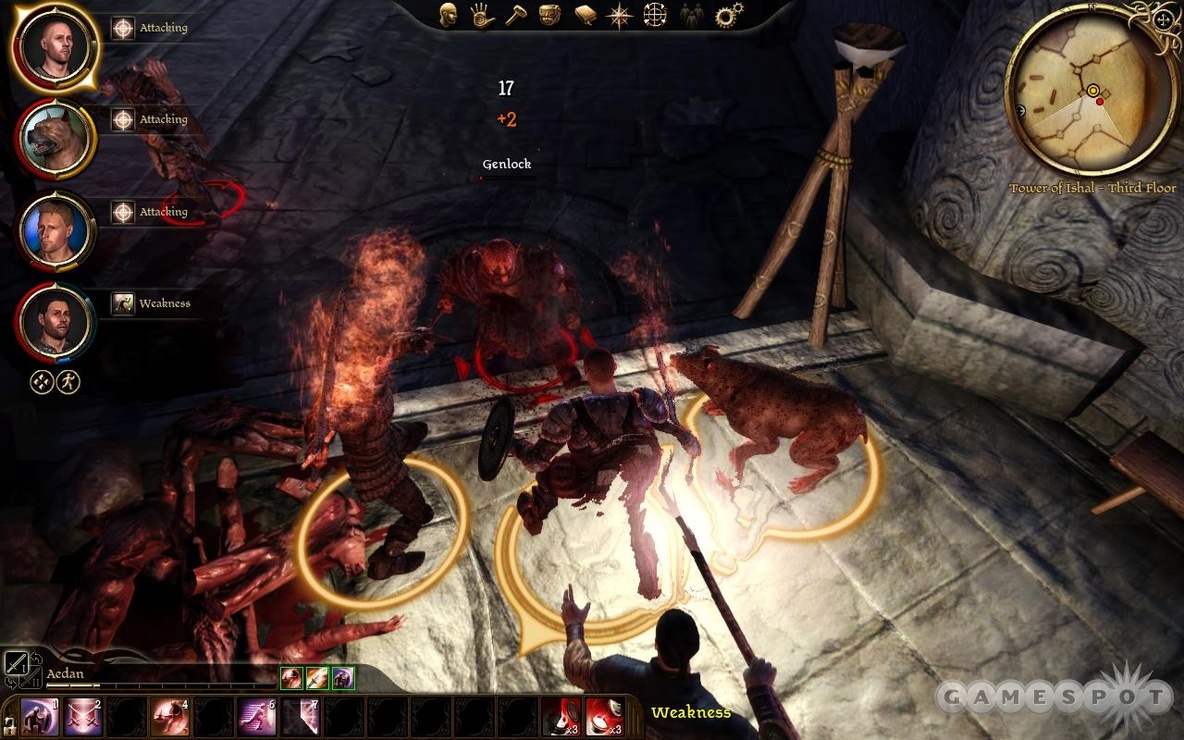Switch weapon set with the sword icon

click(x=16, y=663)
